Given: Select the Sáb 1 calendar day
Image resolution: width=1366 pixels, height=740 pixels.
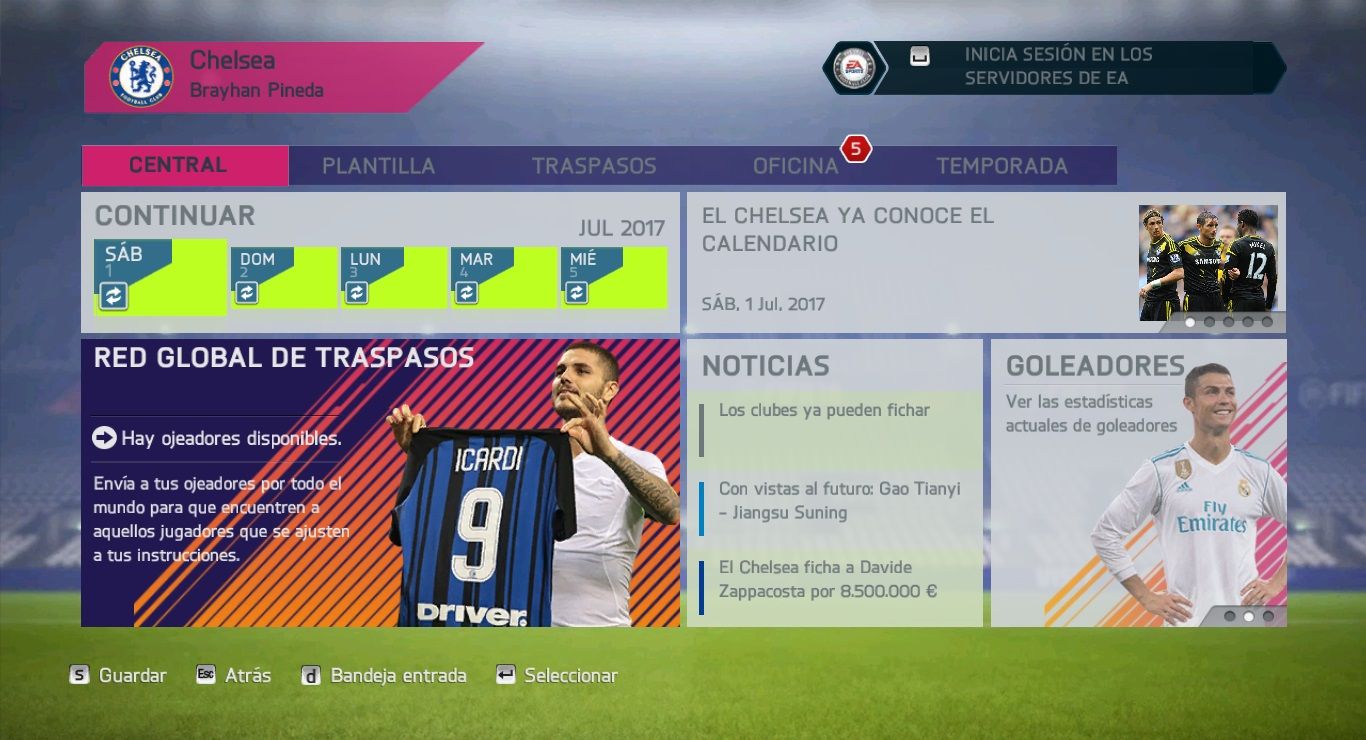Looking at the screenshot, I should 160,277.
